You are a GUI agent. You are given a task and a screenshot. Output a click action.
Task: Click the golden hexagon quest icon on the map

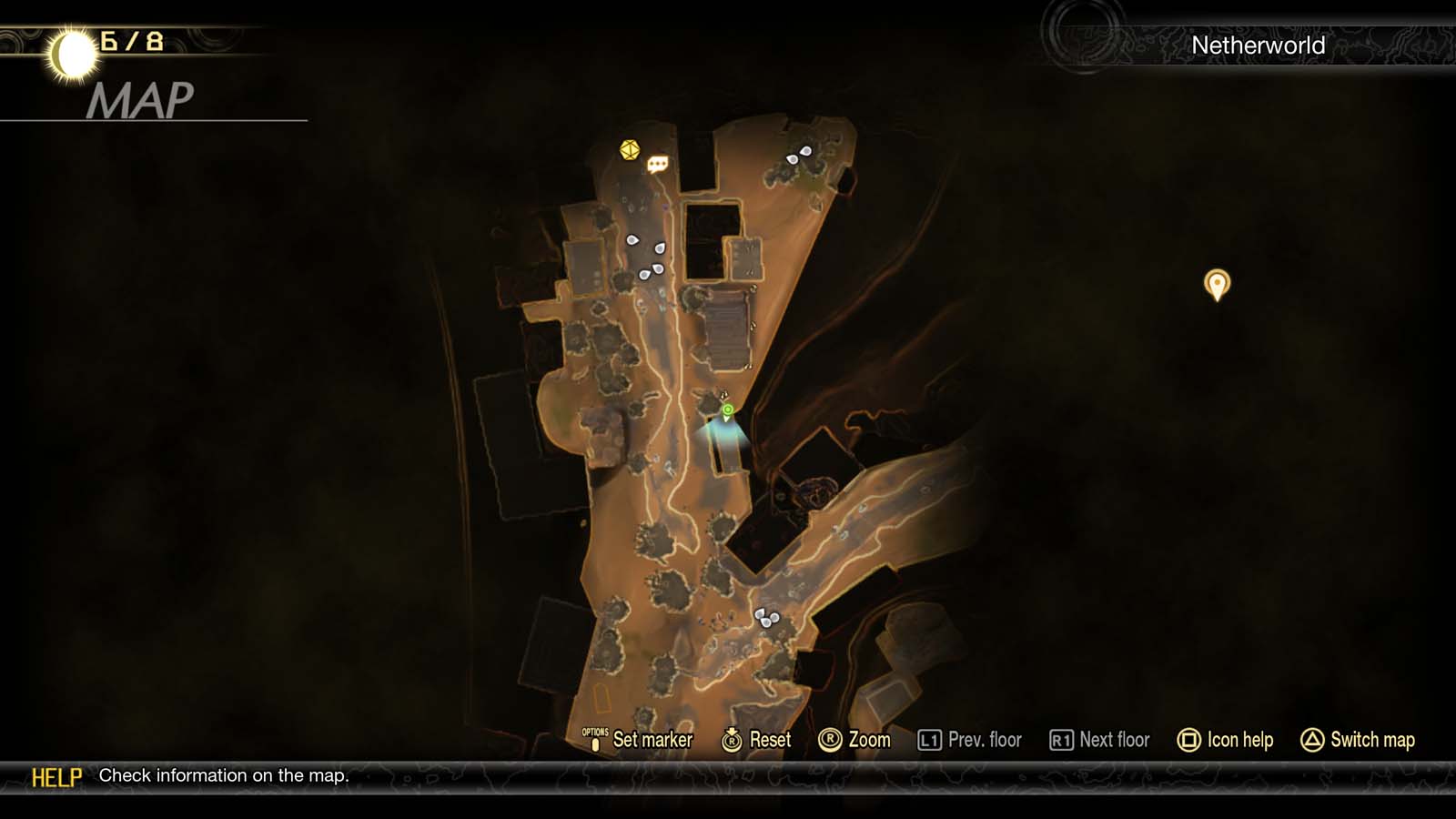628,151
